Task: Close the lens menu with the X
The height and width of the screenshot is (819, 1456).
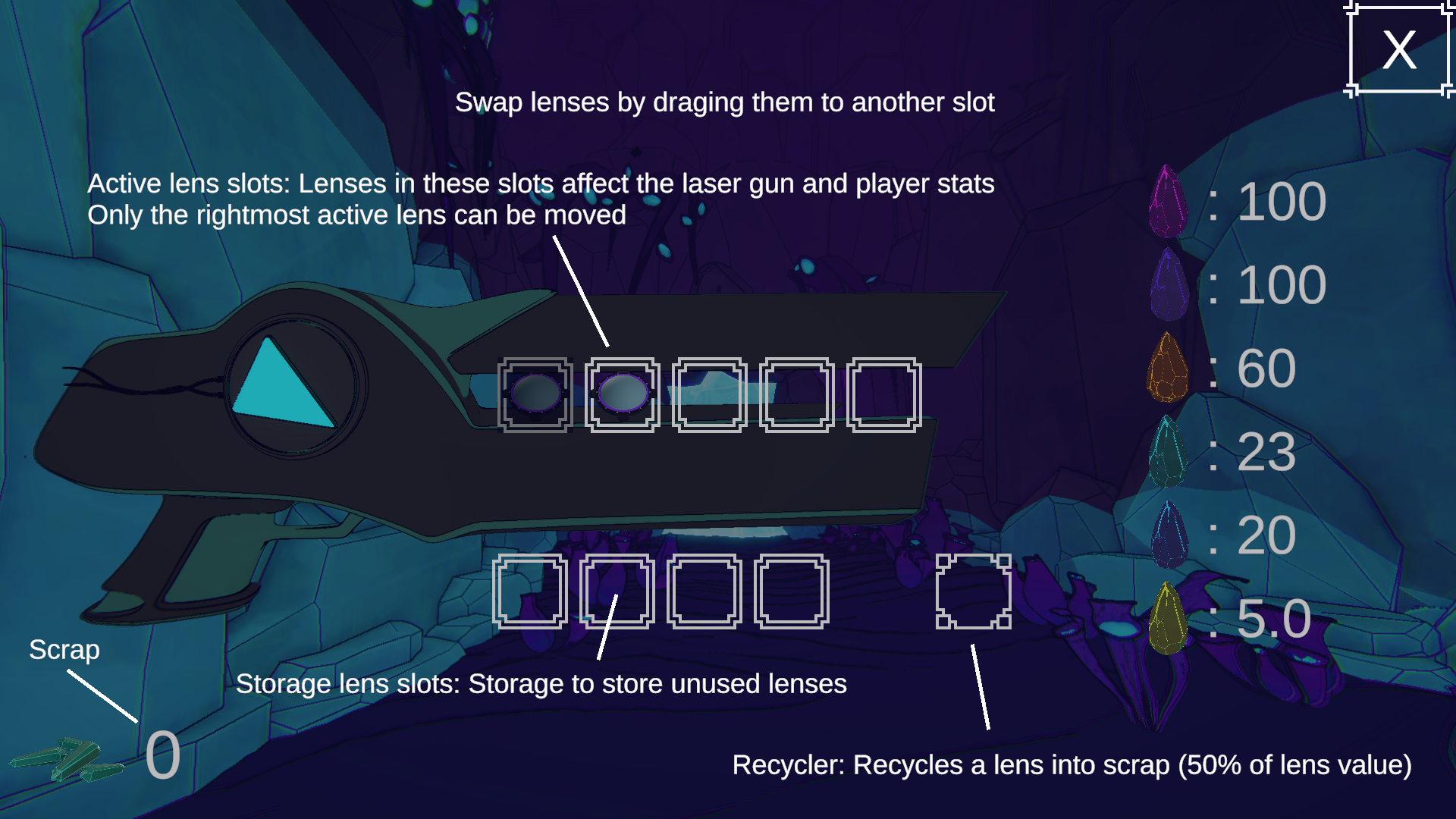Action: [x=1398, y=49]
